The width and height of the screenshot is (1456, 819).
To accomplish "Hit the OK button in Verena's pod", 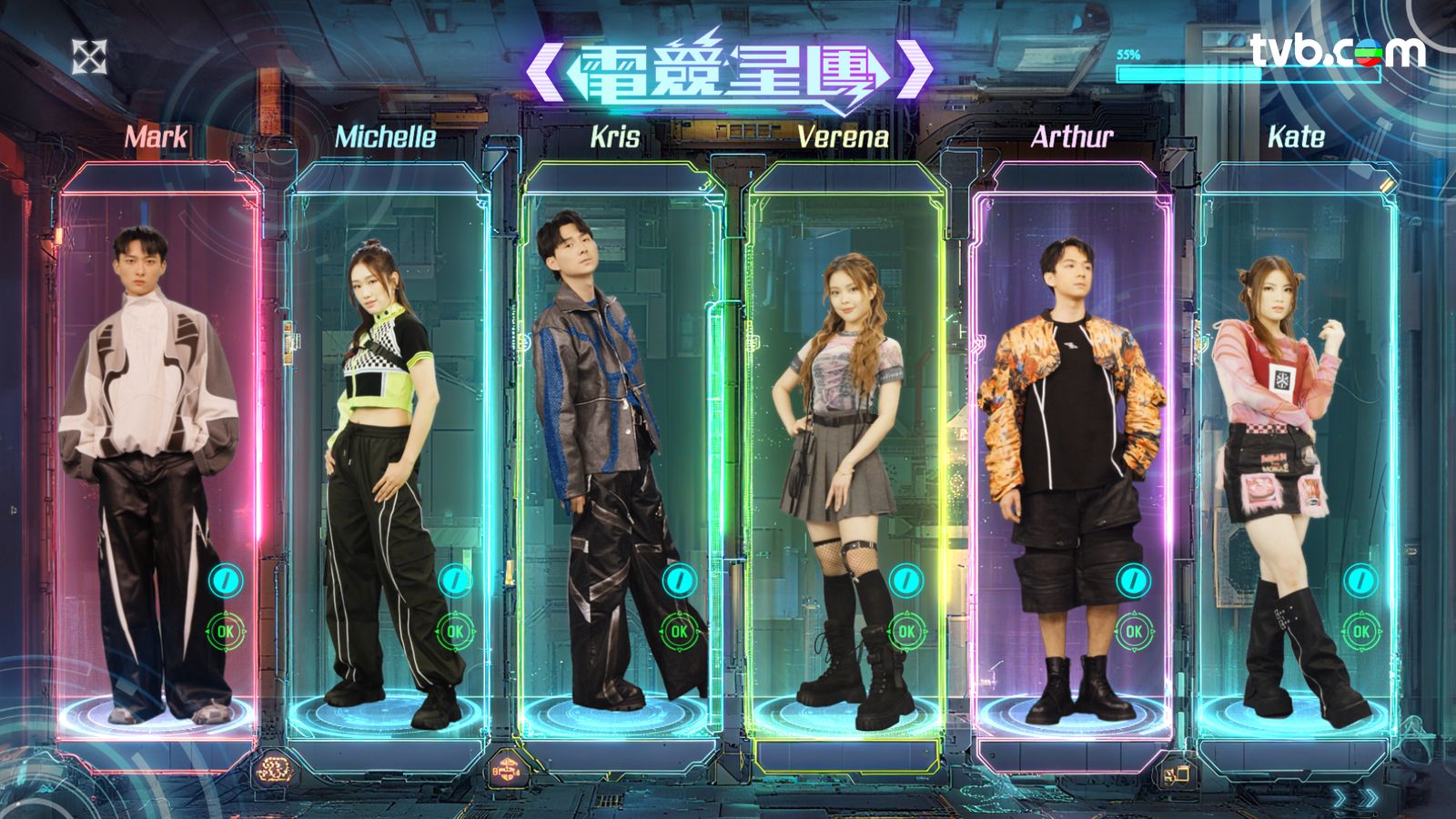I will pyautogui.click(x=906, y=631).
